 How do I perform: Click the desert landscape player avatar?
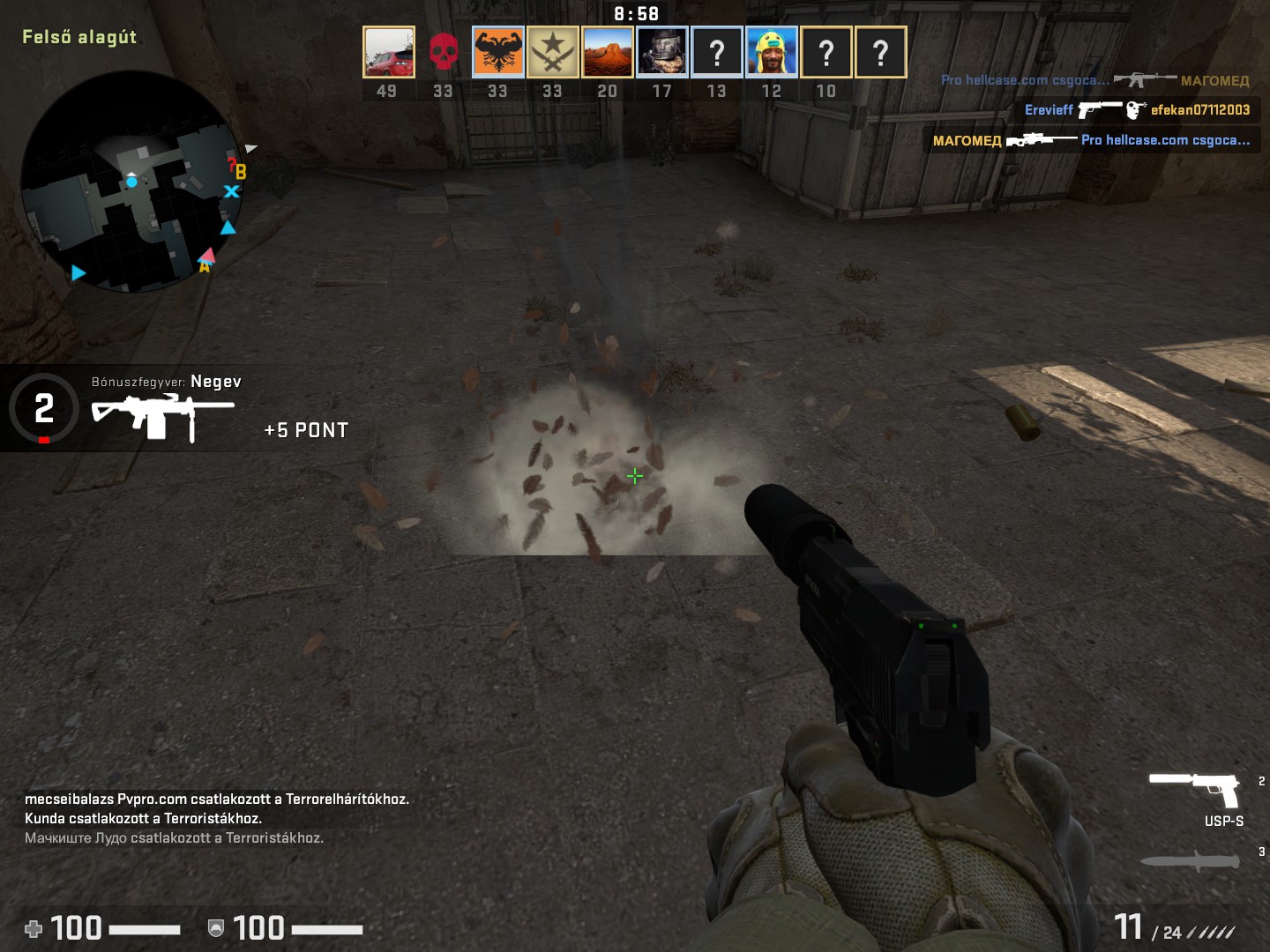coord(608,52)
